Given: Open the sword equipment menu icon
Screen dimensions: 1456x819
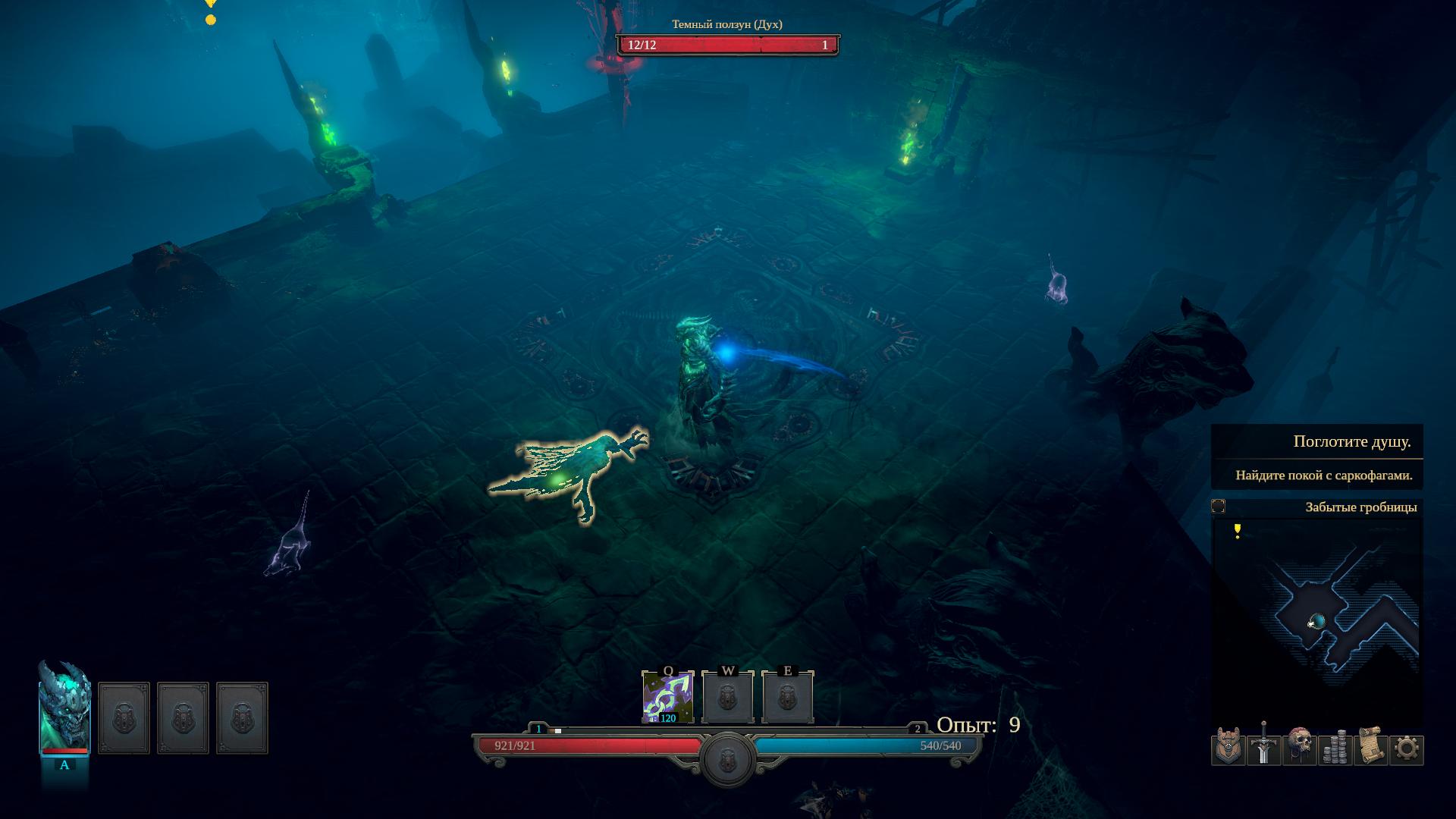Looking at the screenshot, I should (x=1263, y=748).
